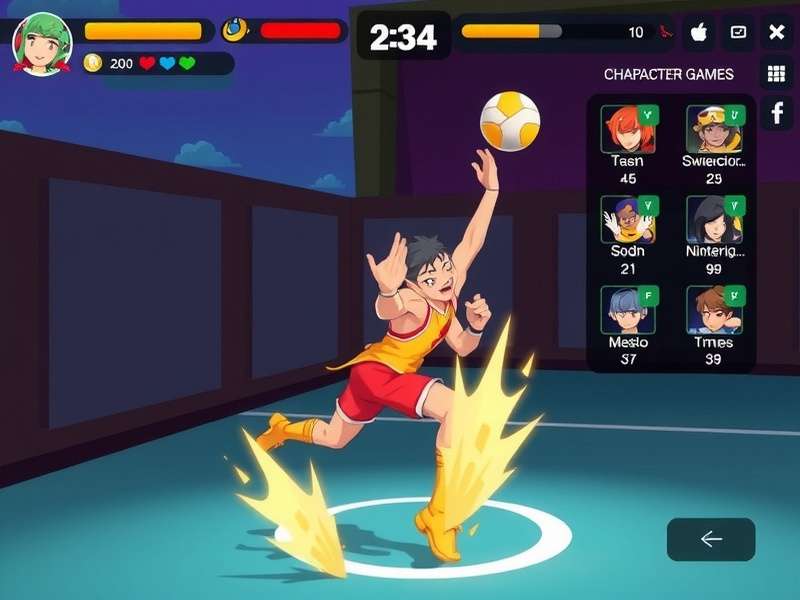Click the apple icon button
Screen dimensions: 800x600
[x=699, y=33]
